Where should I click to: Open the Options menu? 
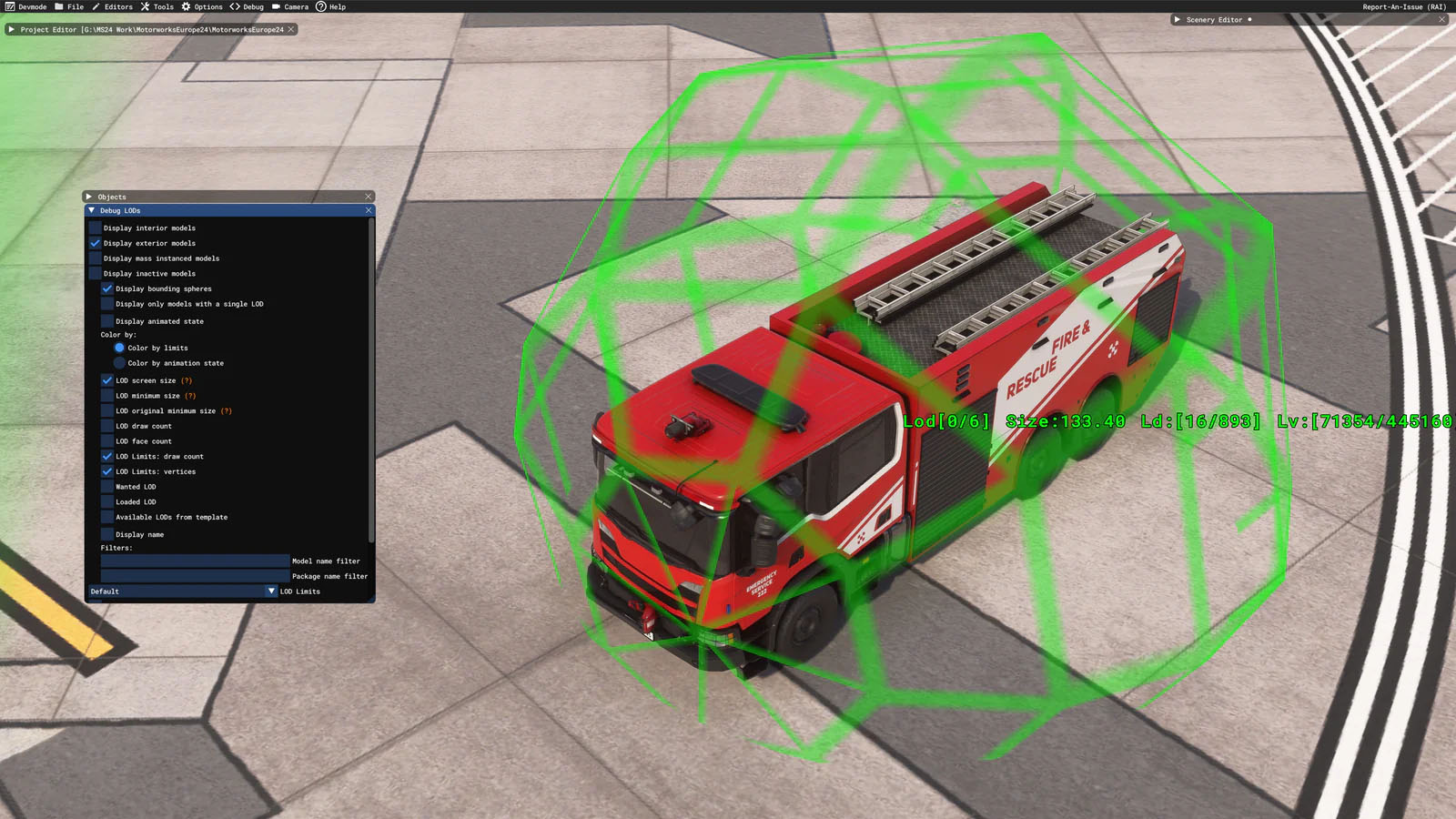pos(201,6)
